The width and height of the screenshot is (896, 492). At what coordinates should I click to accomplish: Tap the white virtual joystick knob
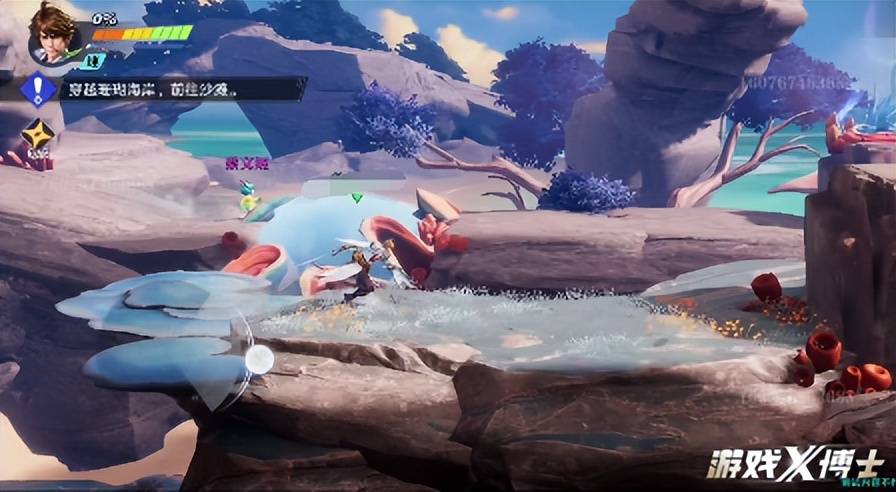click(259, 359)
